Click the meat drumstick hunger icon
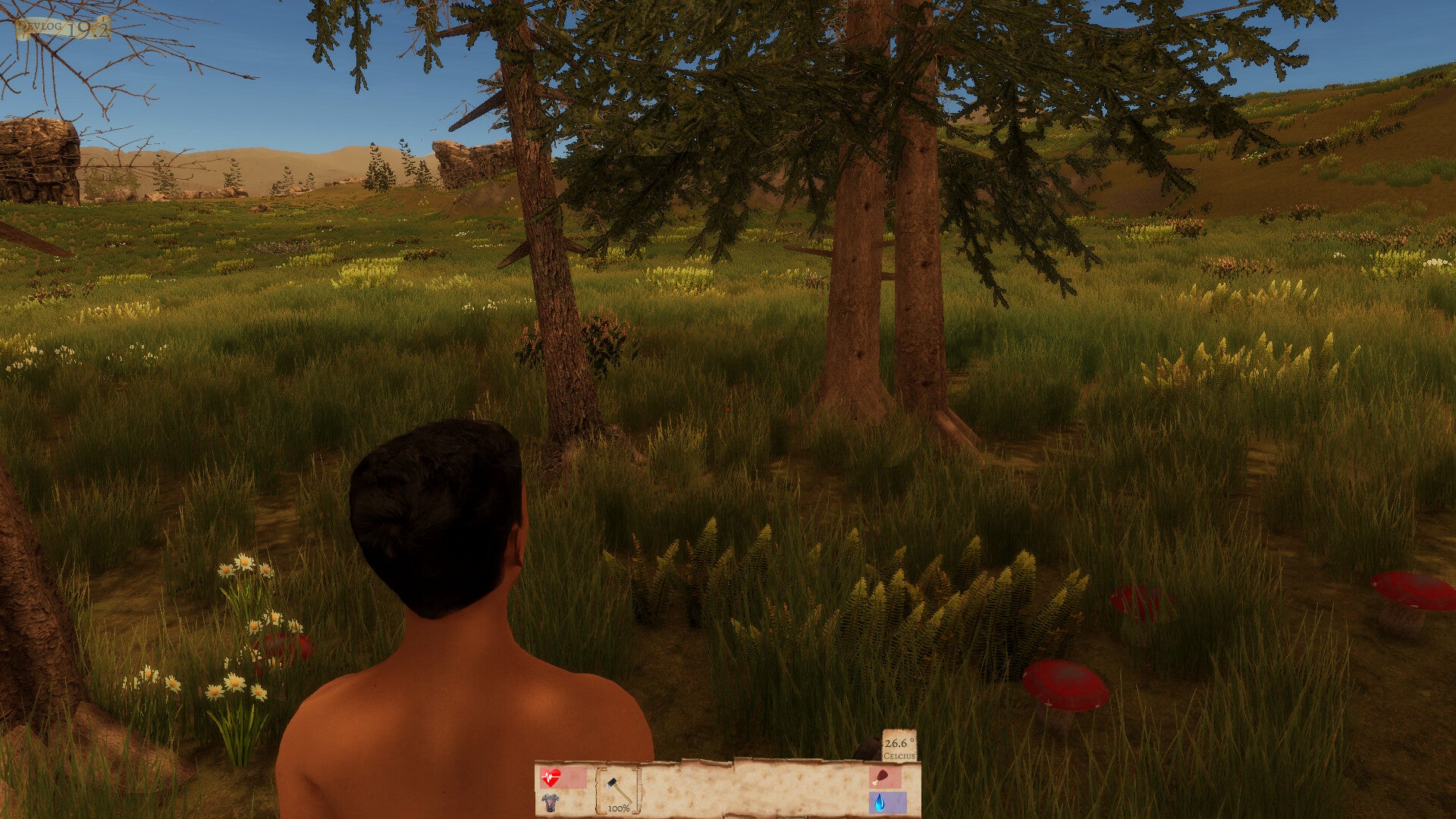This screenshot has height=819, width=1456. (x=880, y=777)
